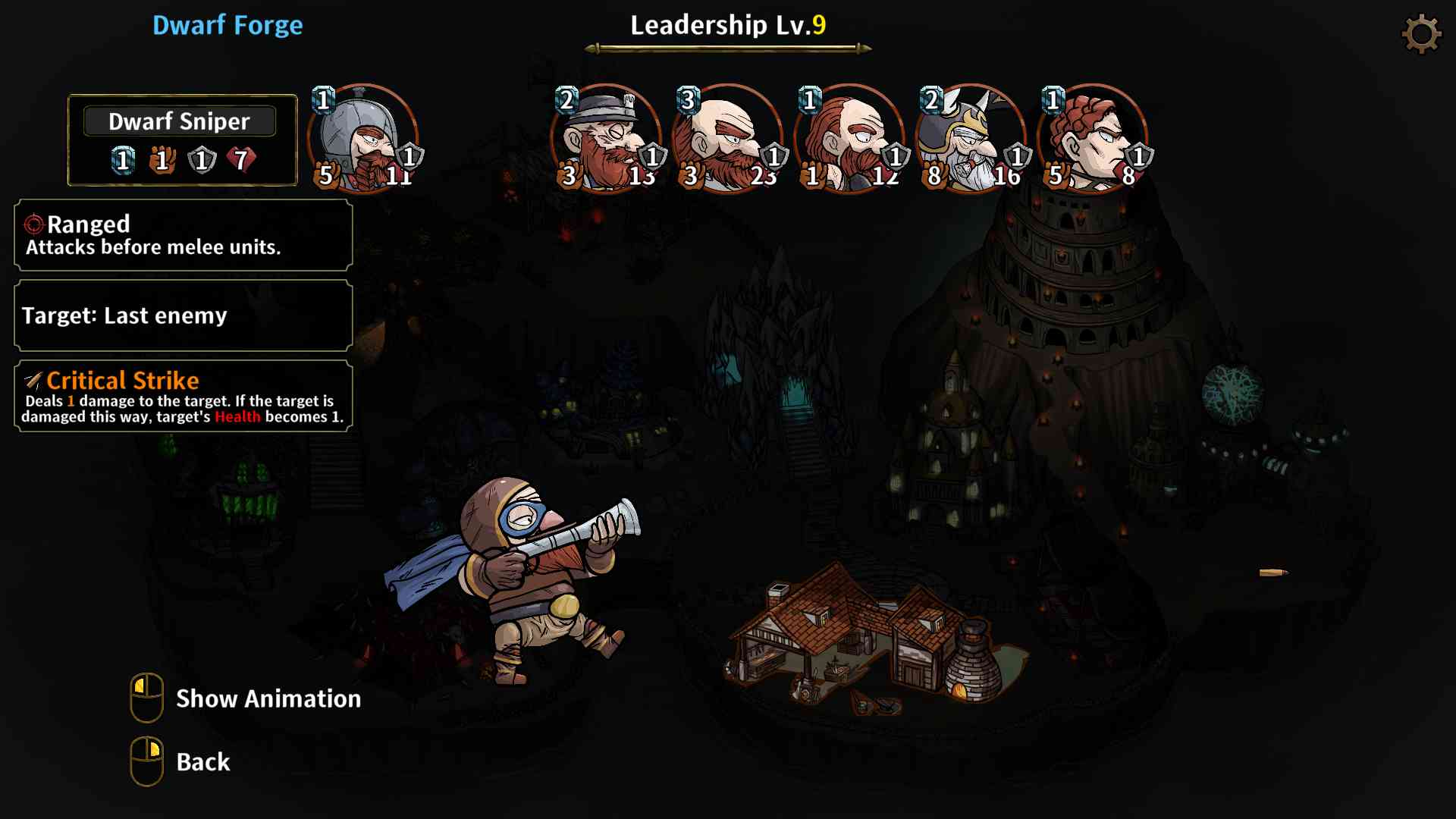Click the fist attack icon in the stats panel
The image size is (1456, 819).
(162, 158)
